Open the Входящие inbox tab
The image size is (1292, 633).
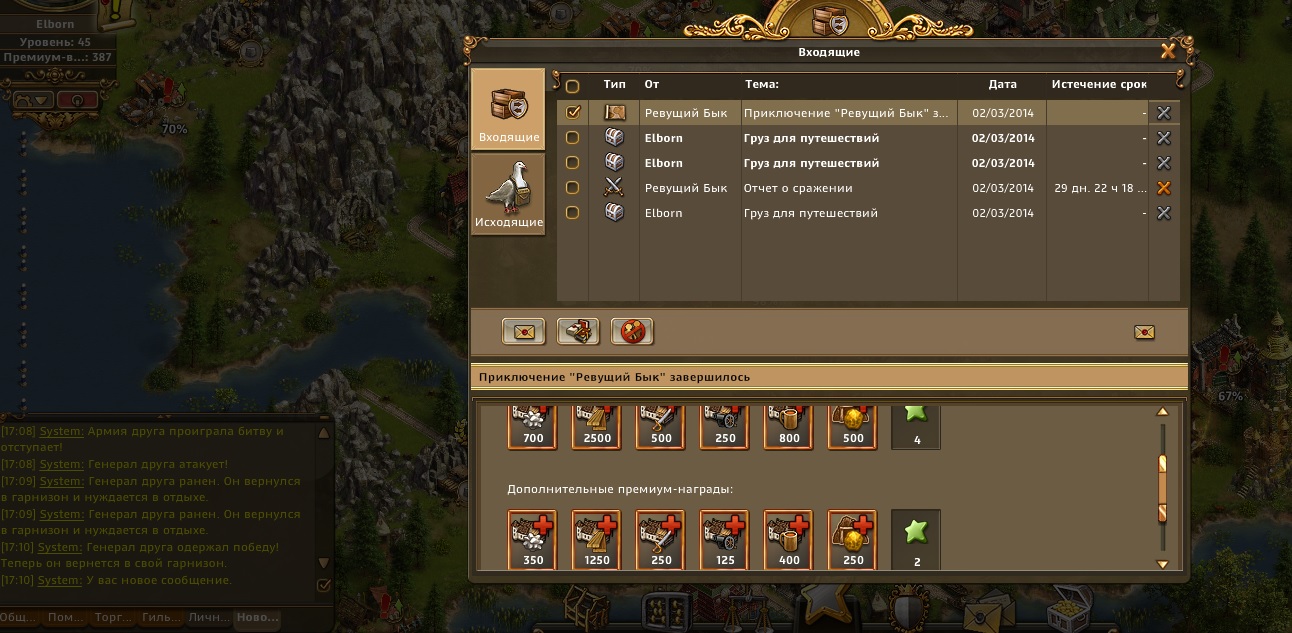508,110
